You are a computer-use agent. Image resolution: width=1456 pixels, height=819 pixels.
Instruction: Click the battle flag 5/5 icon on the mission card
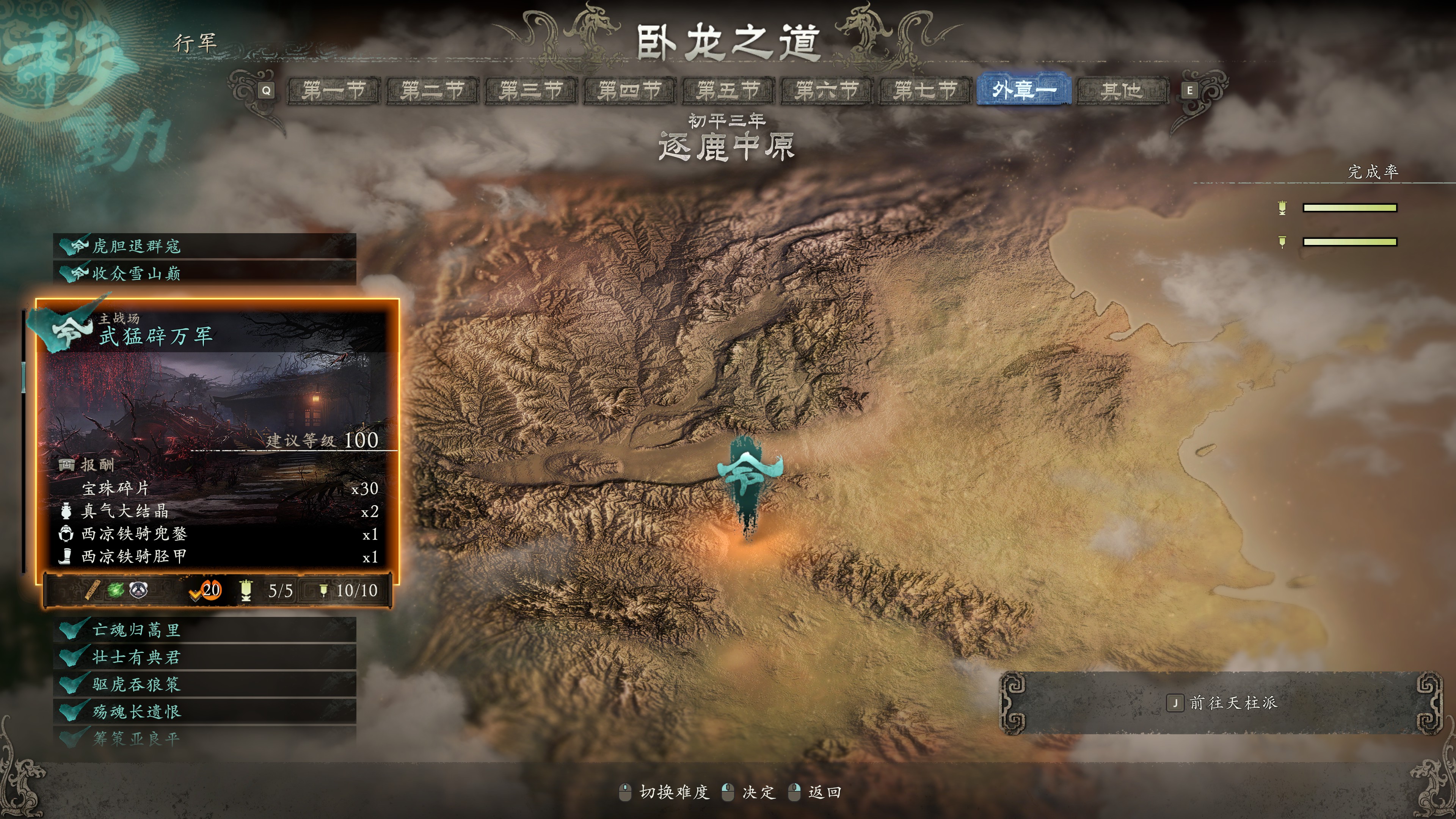coord(246,592)
